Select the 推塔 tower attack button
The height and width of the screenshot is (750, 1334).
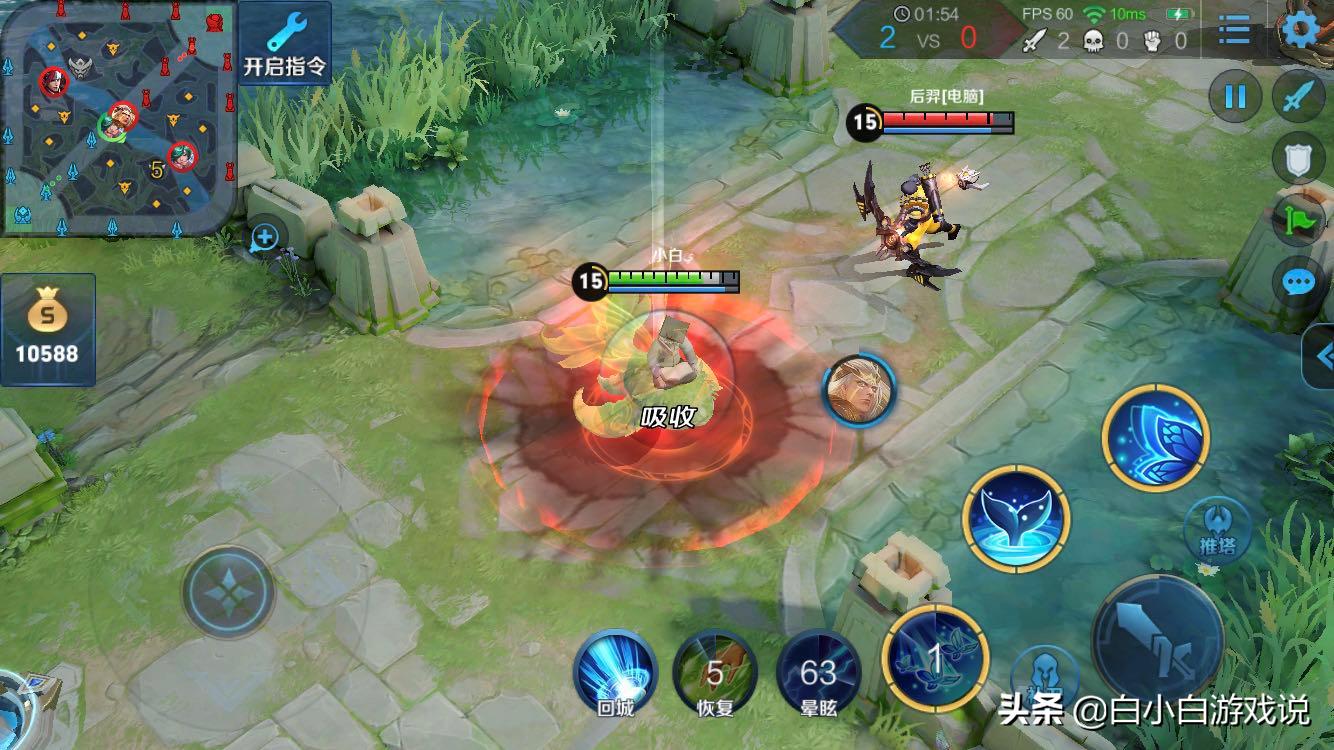click(x=1217, y=530)
